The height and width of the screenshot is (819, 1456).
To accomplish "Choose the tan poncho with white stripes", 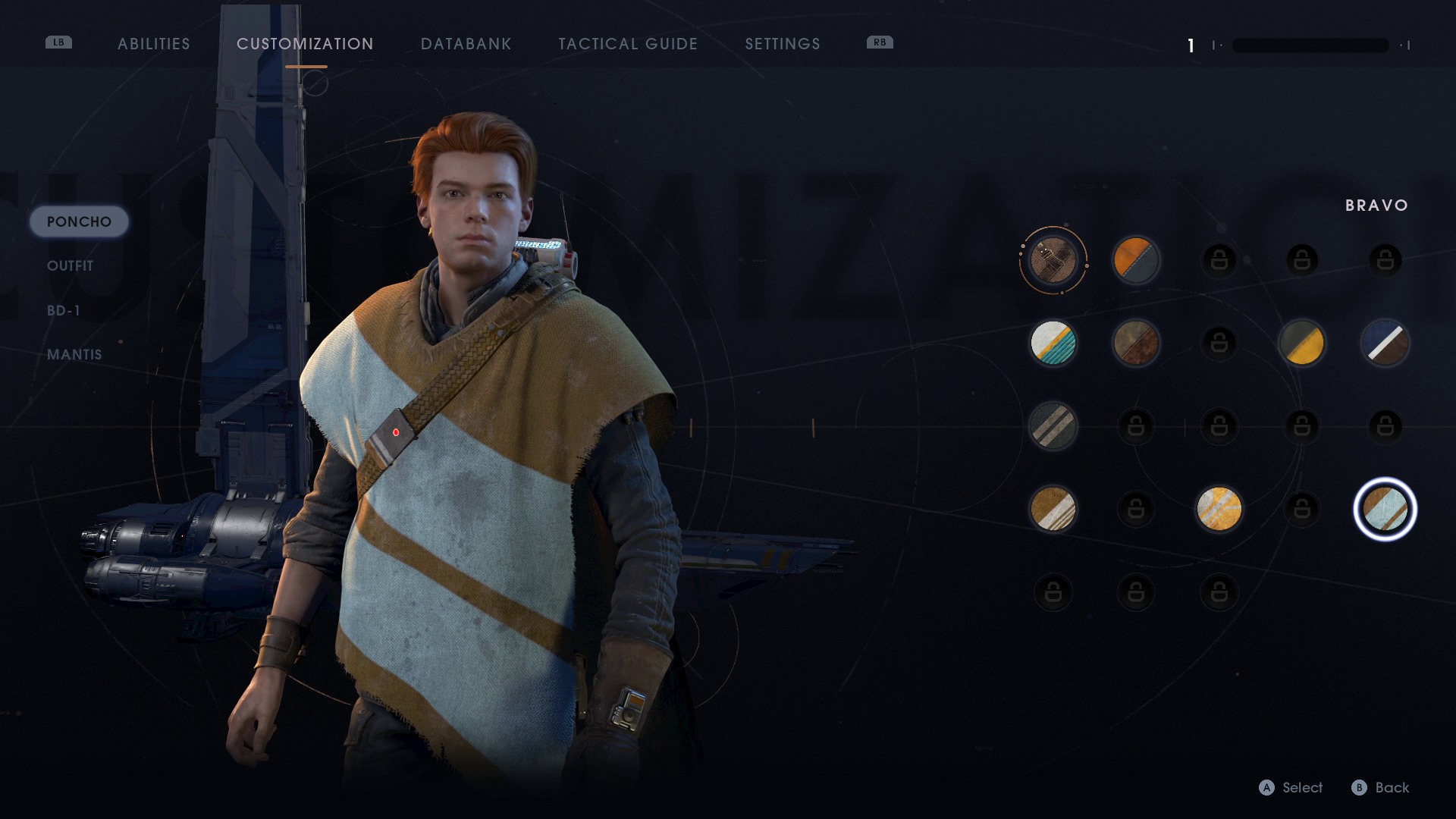I will tap(1053, 509).
